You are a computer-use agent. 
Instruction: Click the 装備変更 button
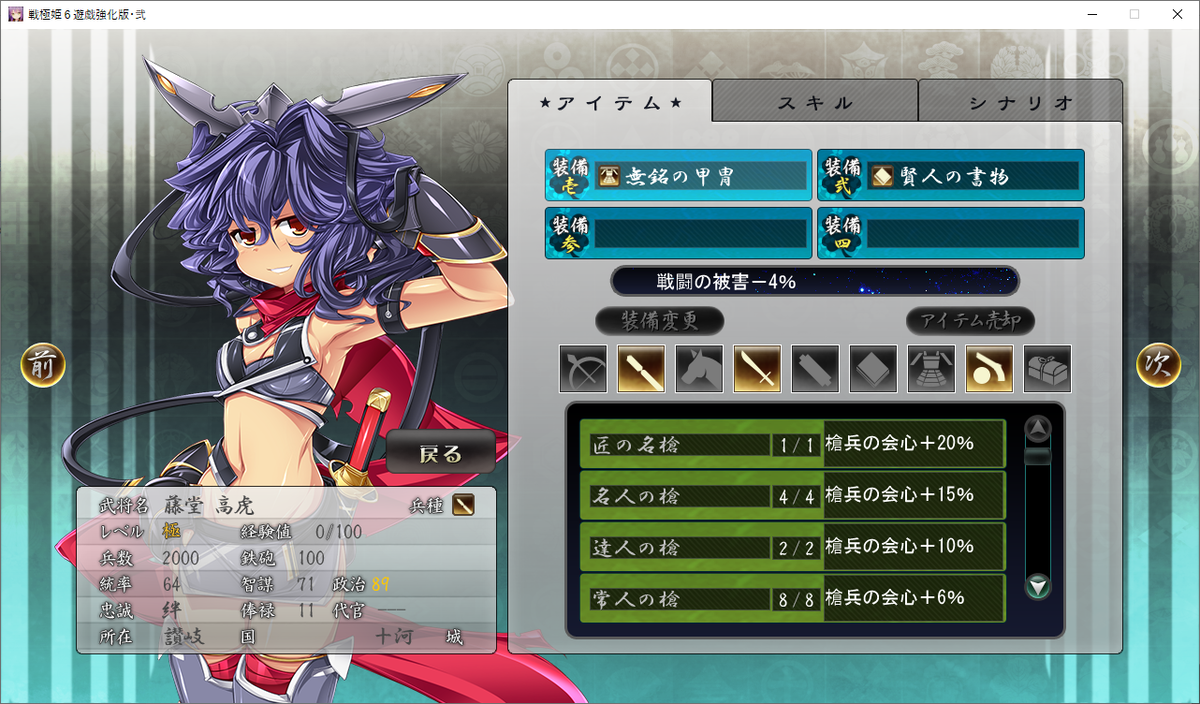(659, 321)
